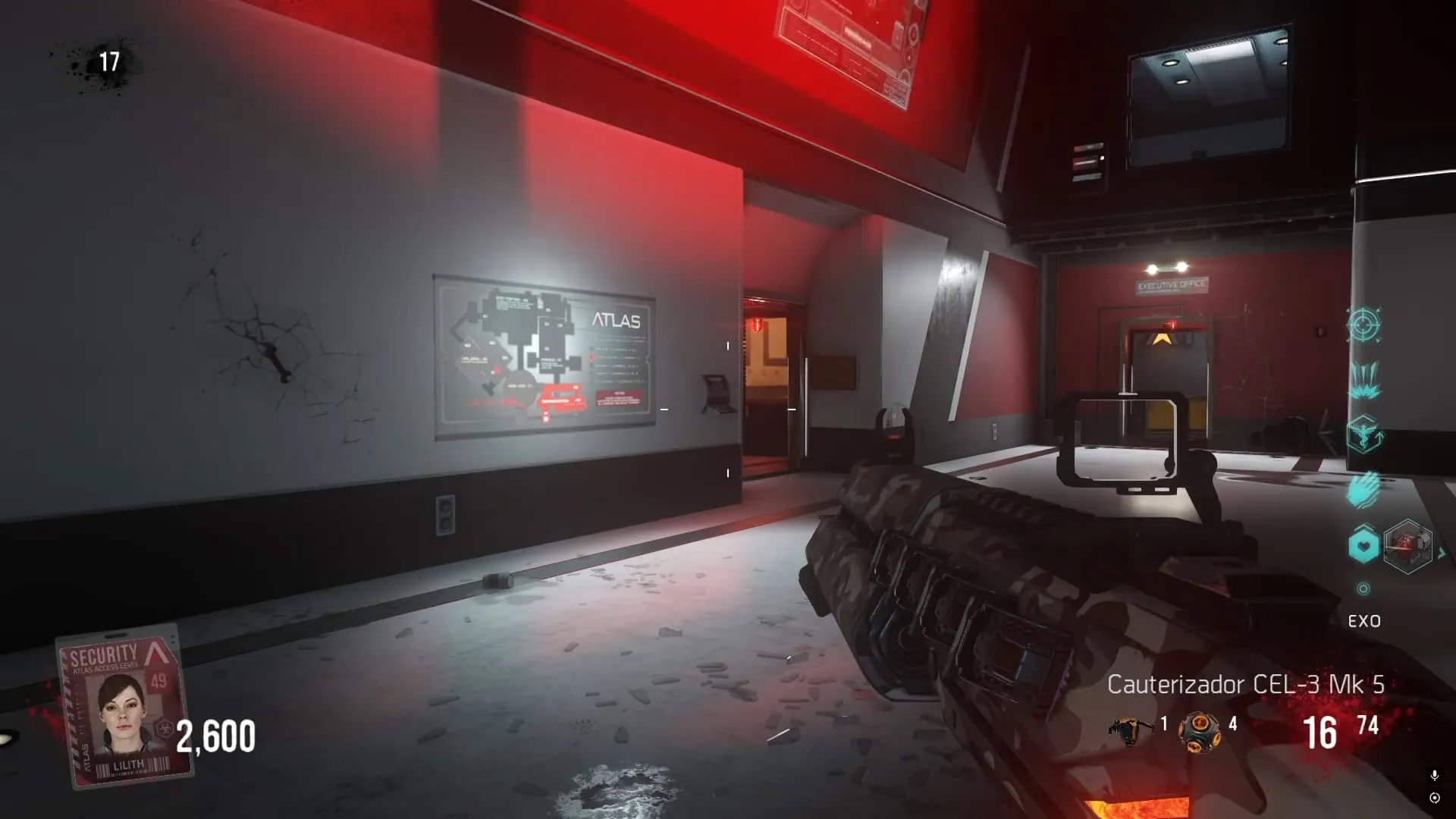Activate the exo slam upgrade icon
The image size is (1456, 819).
point(1363,379)
